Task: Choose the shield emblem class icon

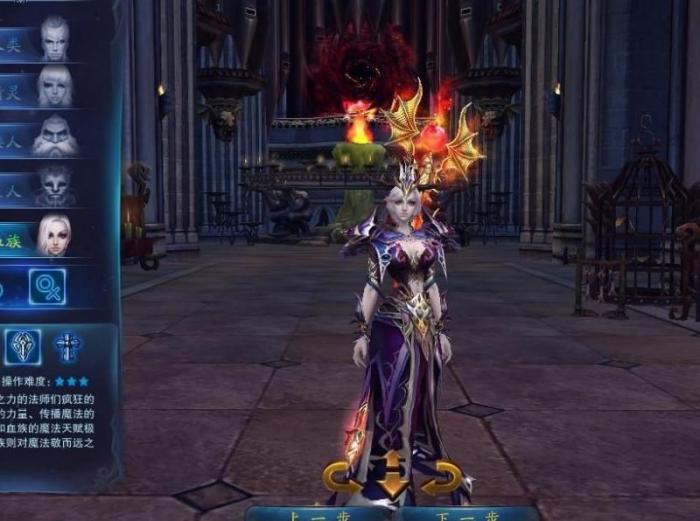Action: (22, 346)
